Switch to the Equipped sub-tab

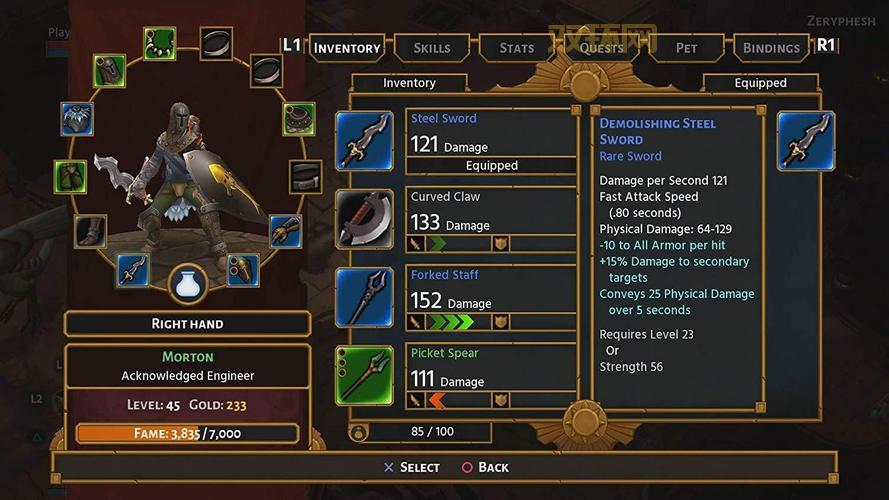760,83
